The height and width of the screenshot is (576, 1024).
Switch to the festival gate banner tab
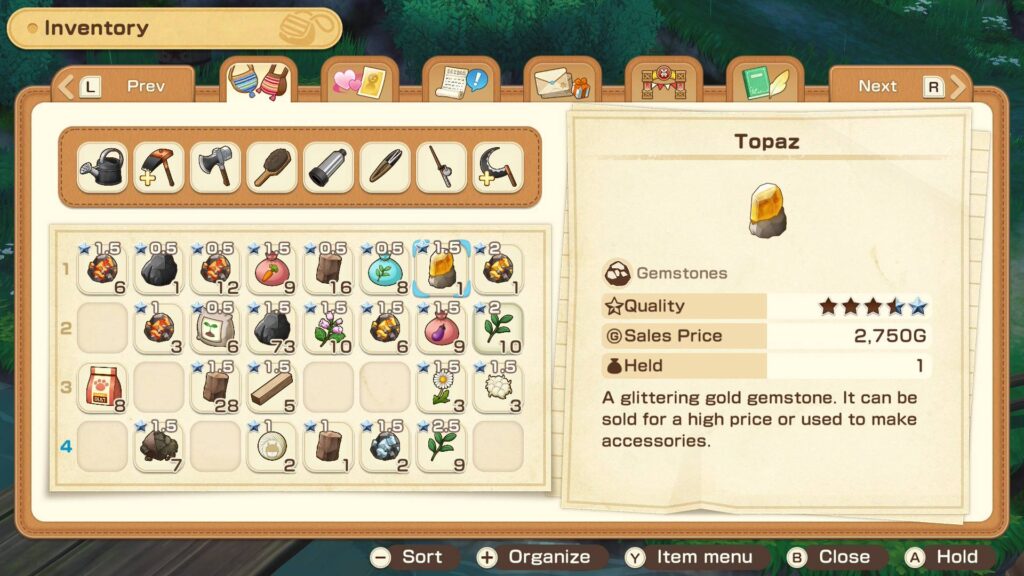(x=663, y=82)
